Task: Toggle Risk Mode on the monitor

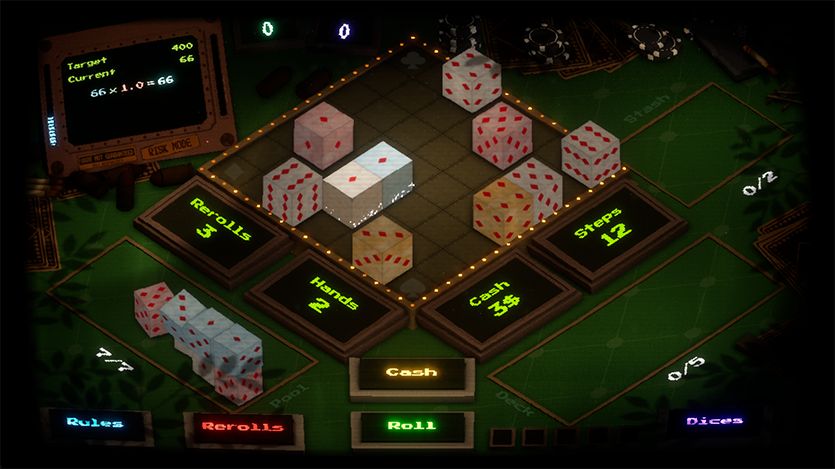Action: tap(171, 150)
